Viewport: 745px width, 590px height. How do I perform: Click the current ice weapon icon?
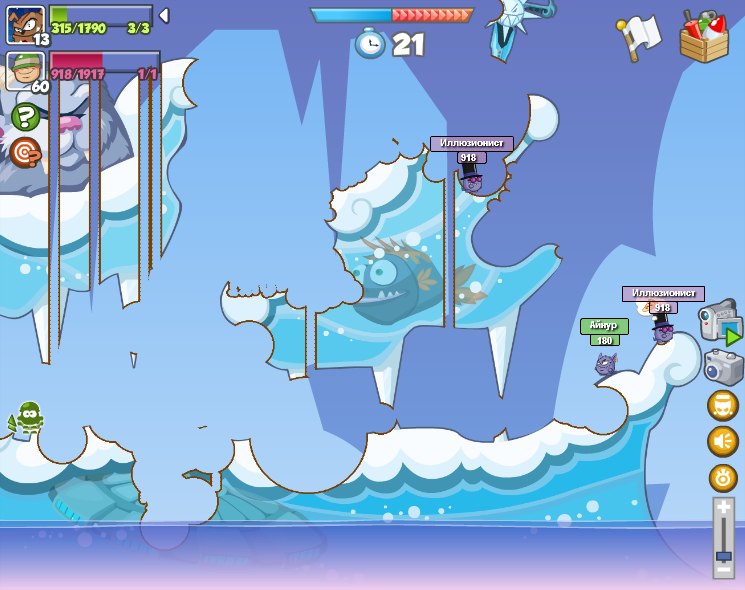518,27
